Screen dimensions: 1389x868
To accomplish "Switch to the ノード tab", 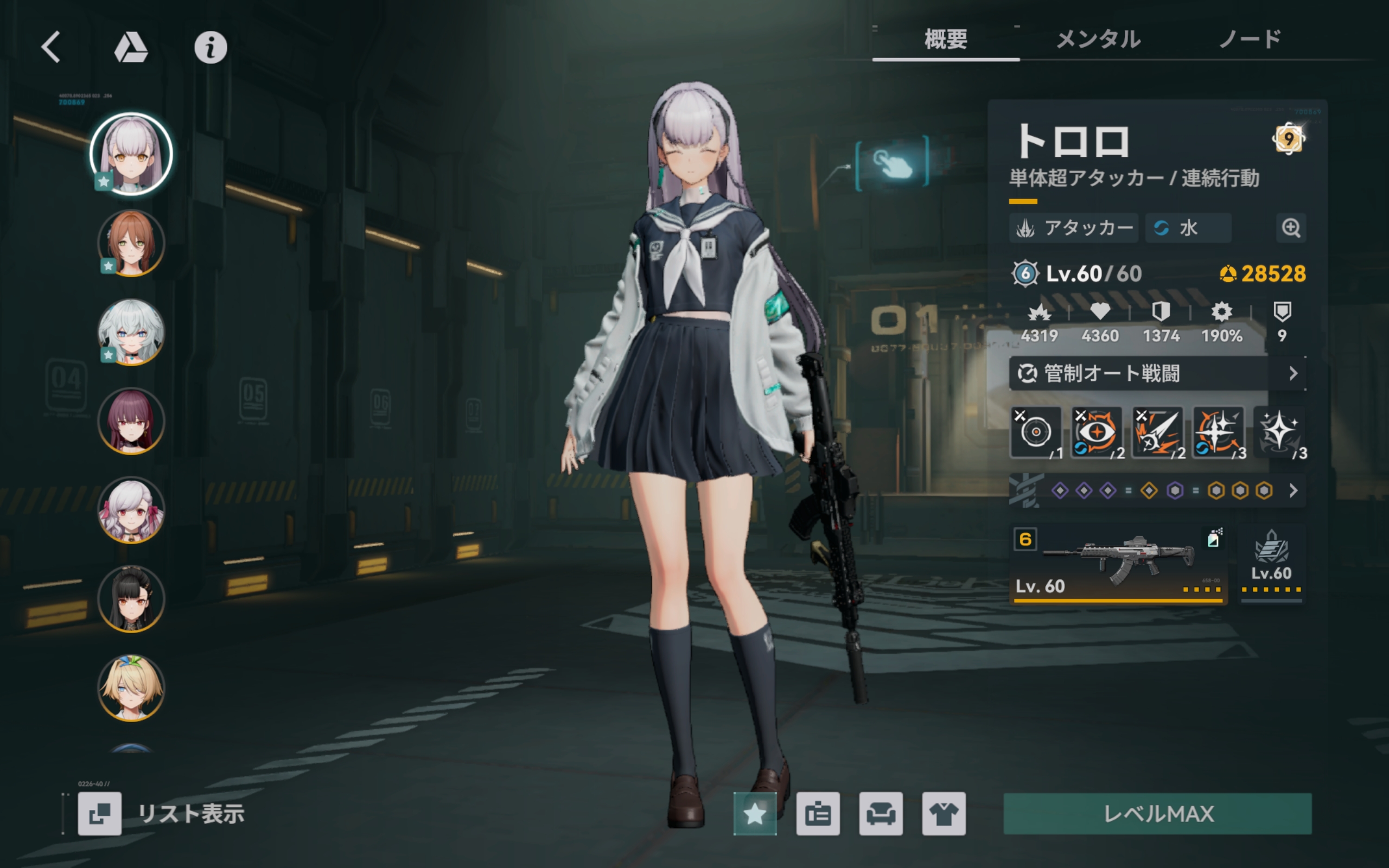I will [x=1250, y=40].
